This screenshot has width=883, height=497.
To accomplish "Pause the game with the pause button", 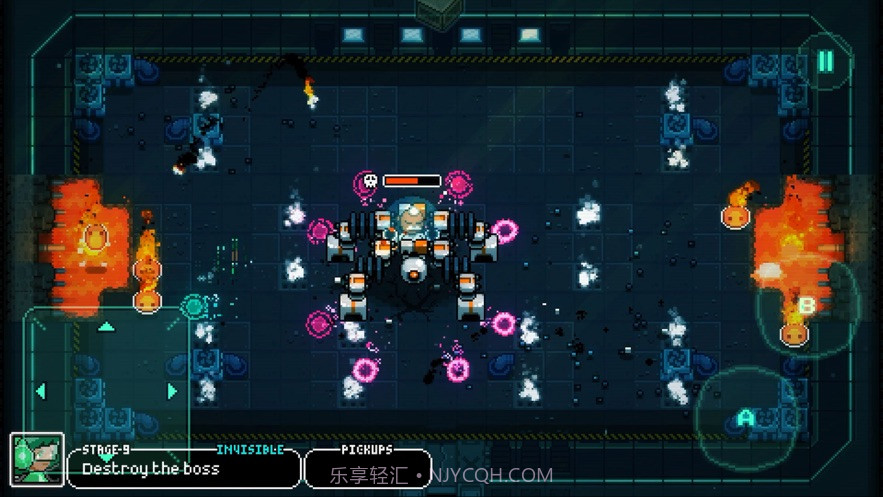I will click(x=826, y=62).
